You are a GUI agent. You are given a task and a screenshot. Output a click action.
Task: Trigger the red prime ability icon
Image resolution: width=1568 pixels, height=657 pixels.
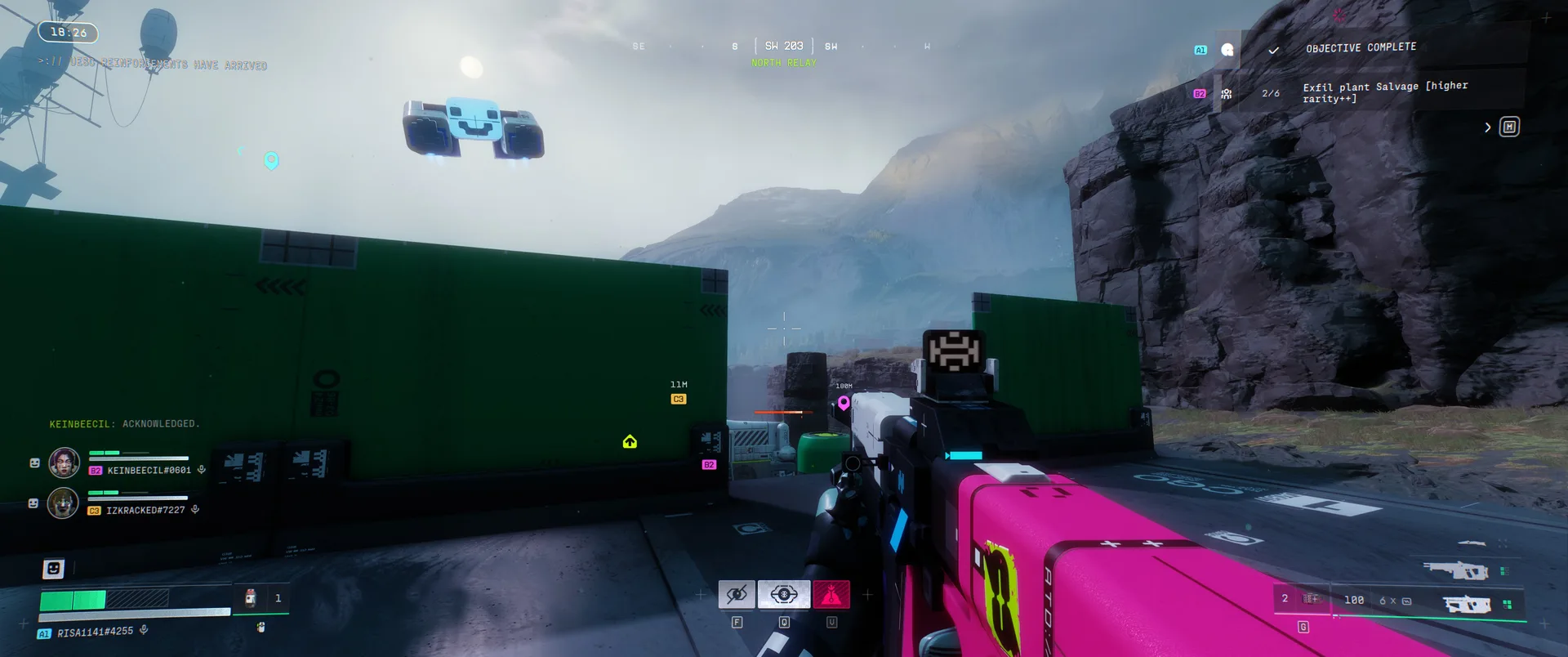coord(831,595)
